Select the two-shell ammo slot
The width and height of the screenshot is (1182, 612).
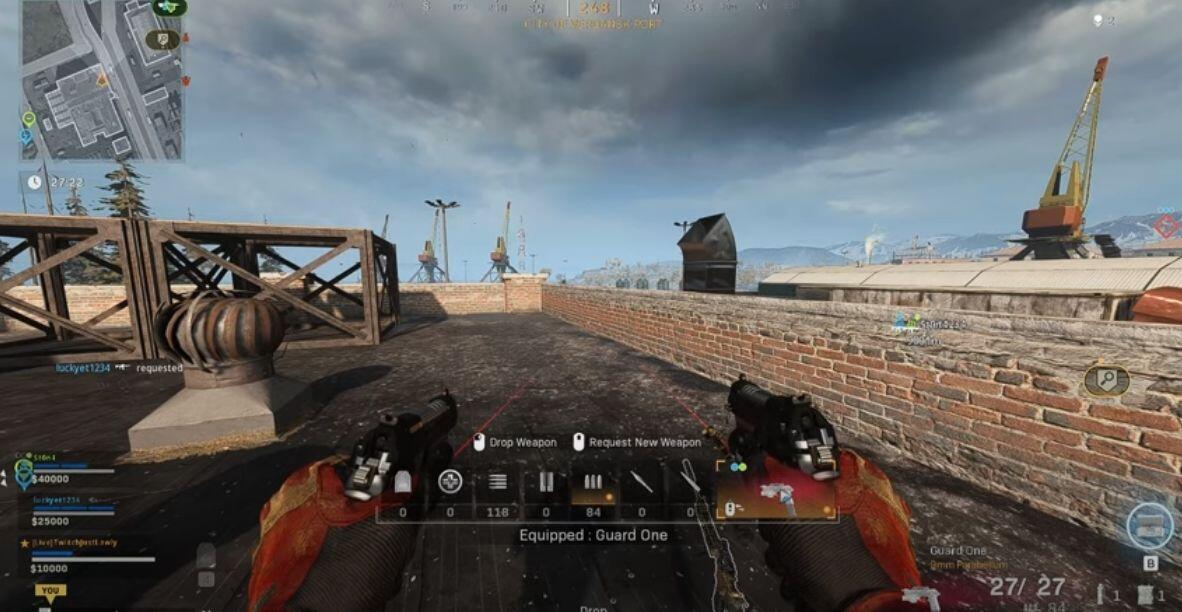point(545,484)
